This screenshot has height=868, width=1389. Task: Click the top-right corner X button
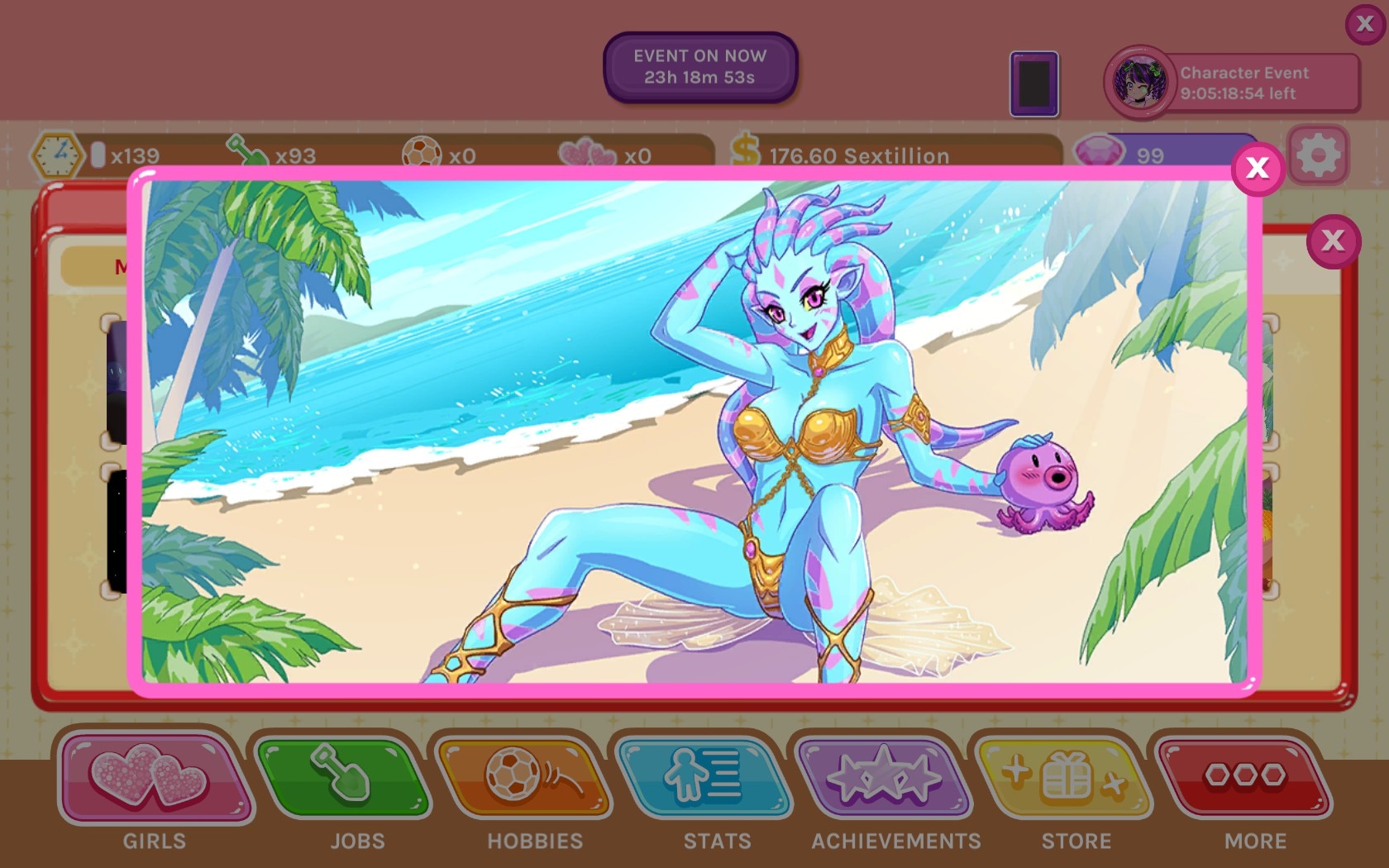(x=1365, y=24)
